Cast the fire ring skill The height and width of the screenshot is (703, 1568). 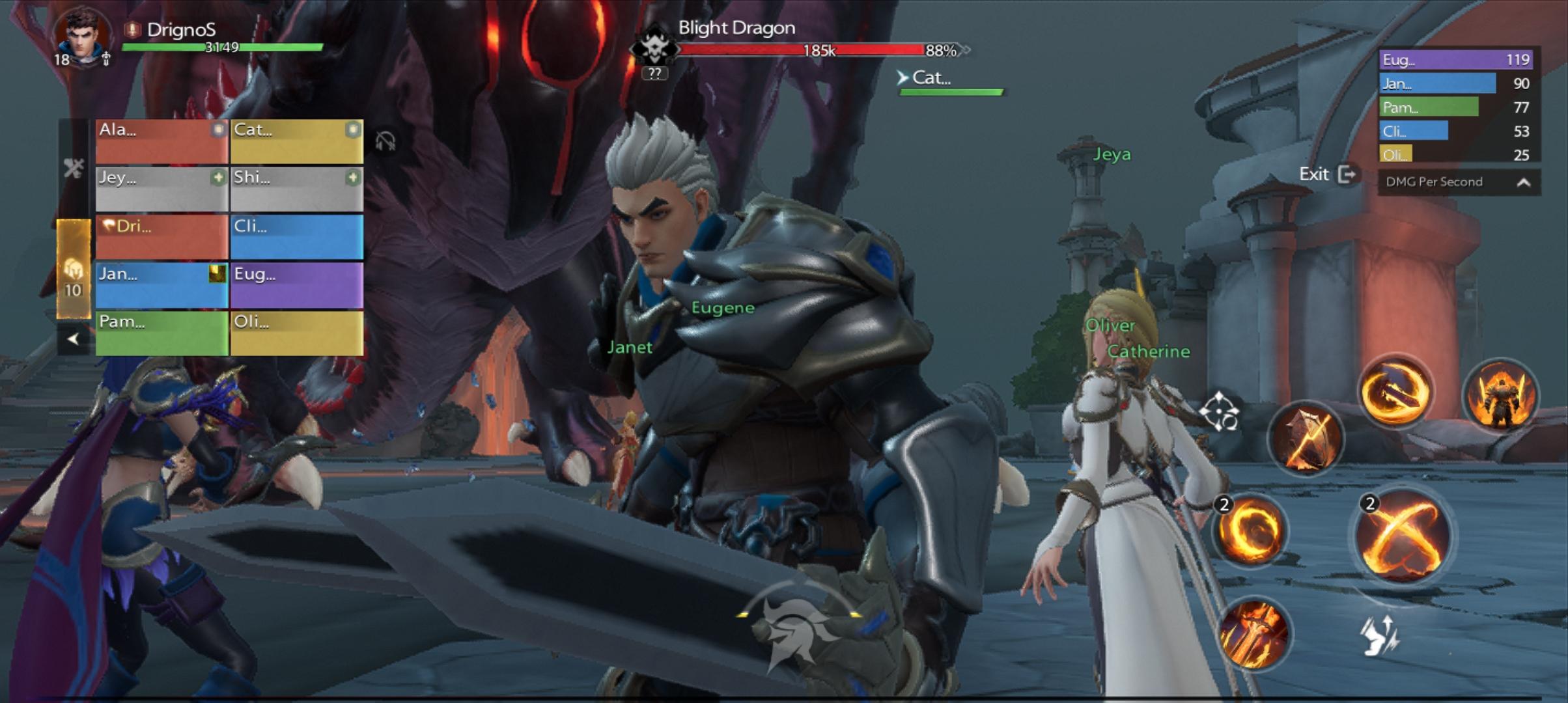click(1248, 529)
